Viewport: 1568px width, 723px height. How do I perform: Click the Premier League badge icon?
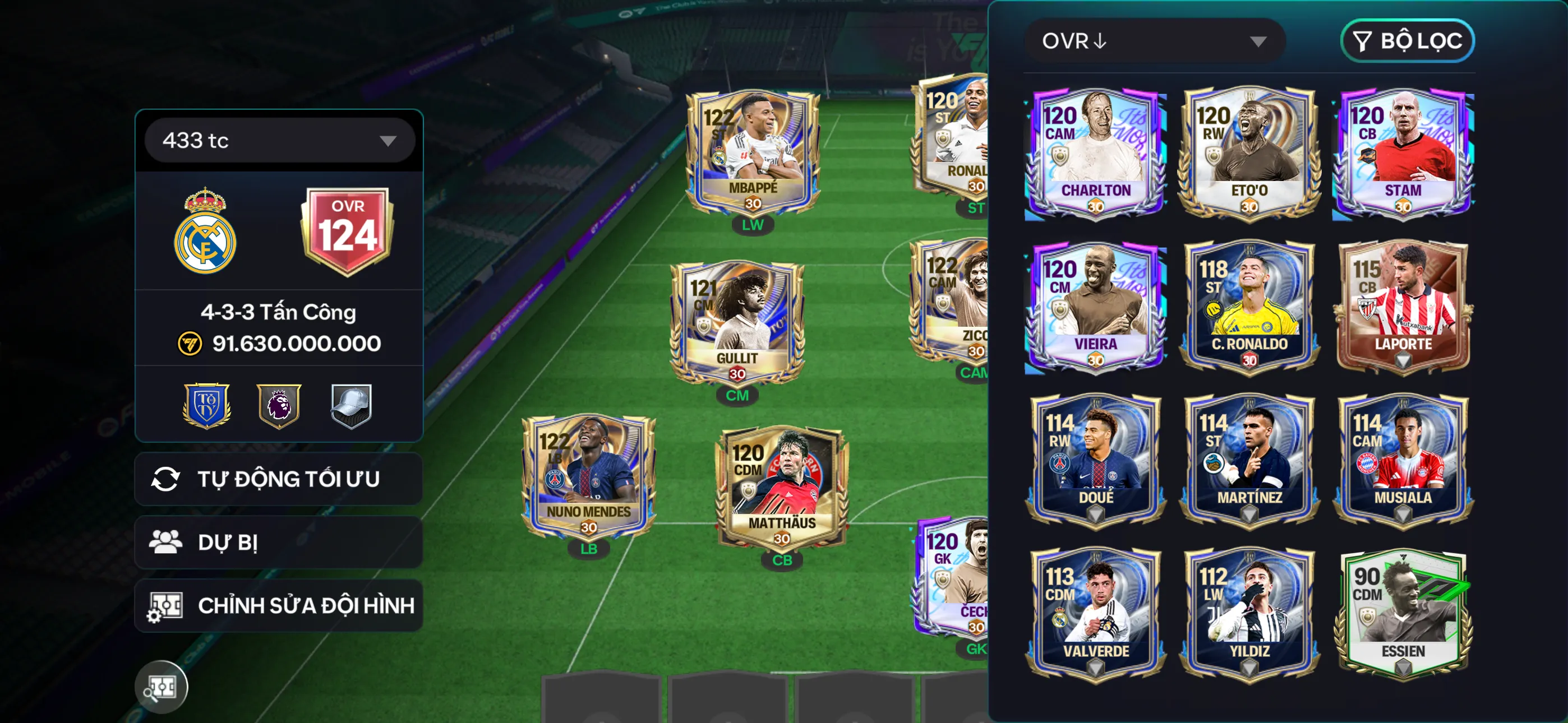279,406
